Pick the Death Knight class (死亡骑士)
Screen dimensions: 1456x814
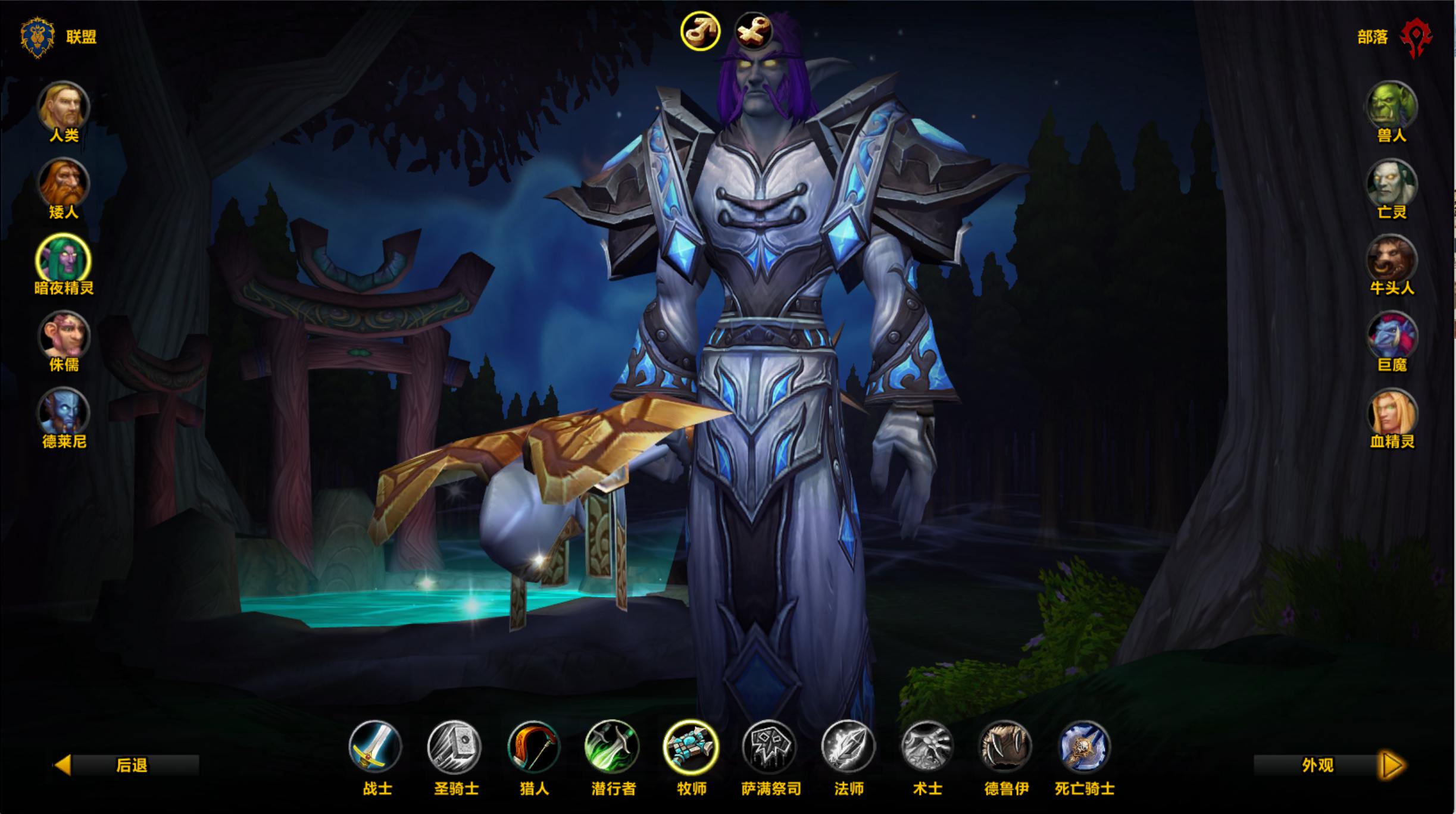[1085, 747]
